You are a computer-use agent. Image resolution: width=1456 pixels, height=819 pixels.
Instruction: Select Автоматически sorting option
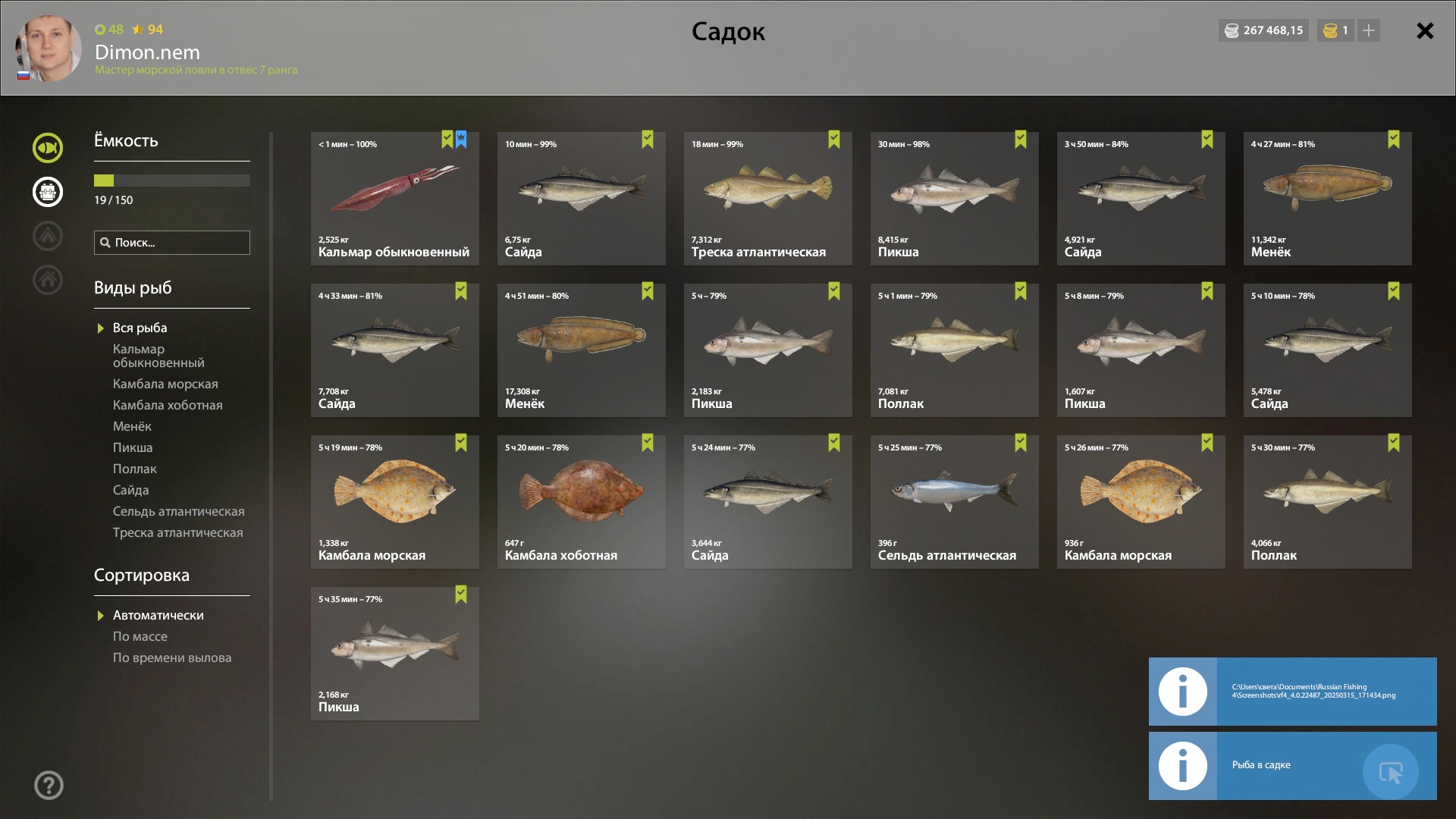click(158, 616)
